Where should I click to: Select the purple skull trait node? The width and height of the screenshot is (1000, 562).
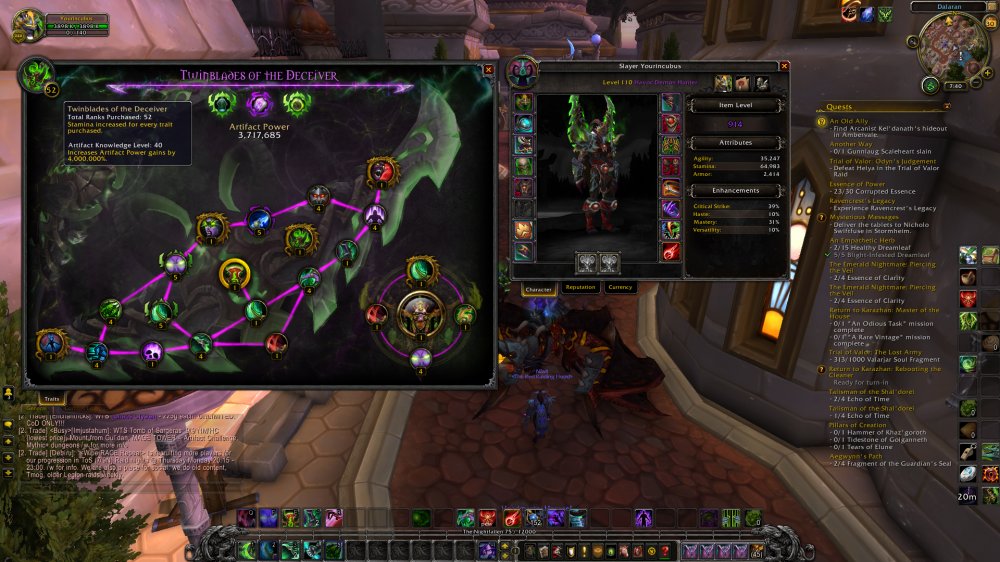coord(152,350)
